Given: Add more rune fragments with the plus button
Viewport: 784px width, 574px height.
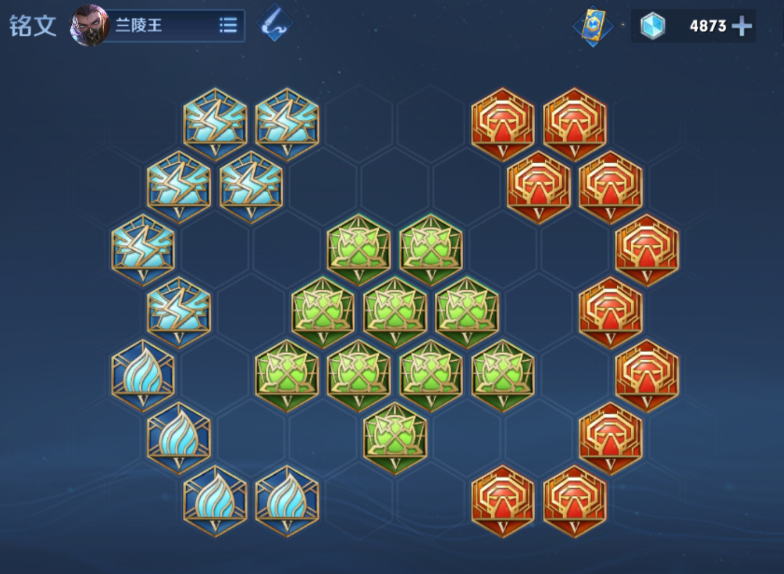Looking at the screenshot, I should point(742,26).
